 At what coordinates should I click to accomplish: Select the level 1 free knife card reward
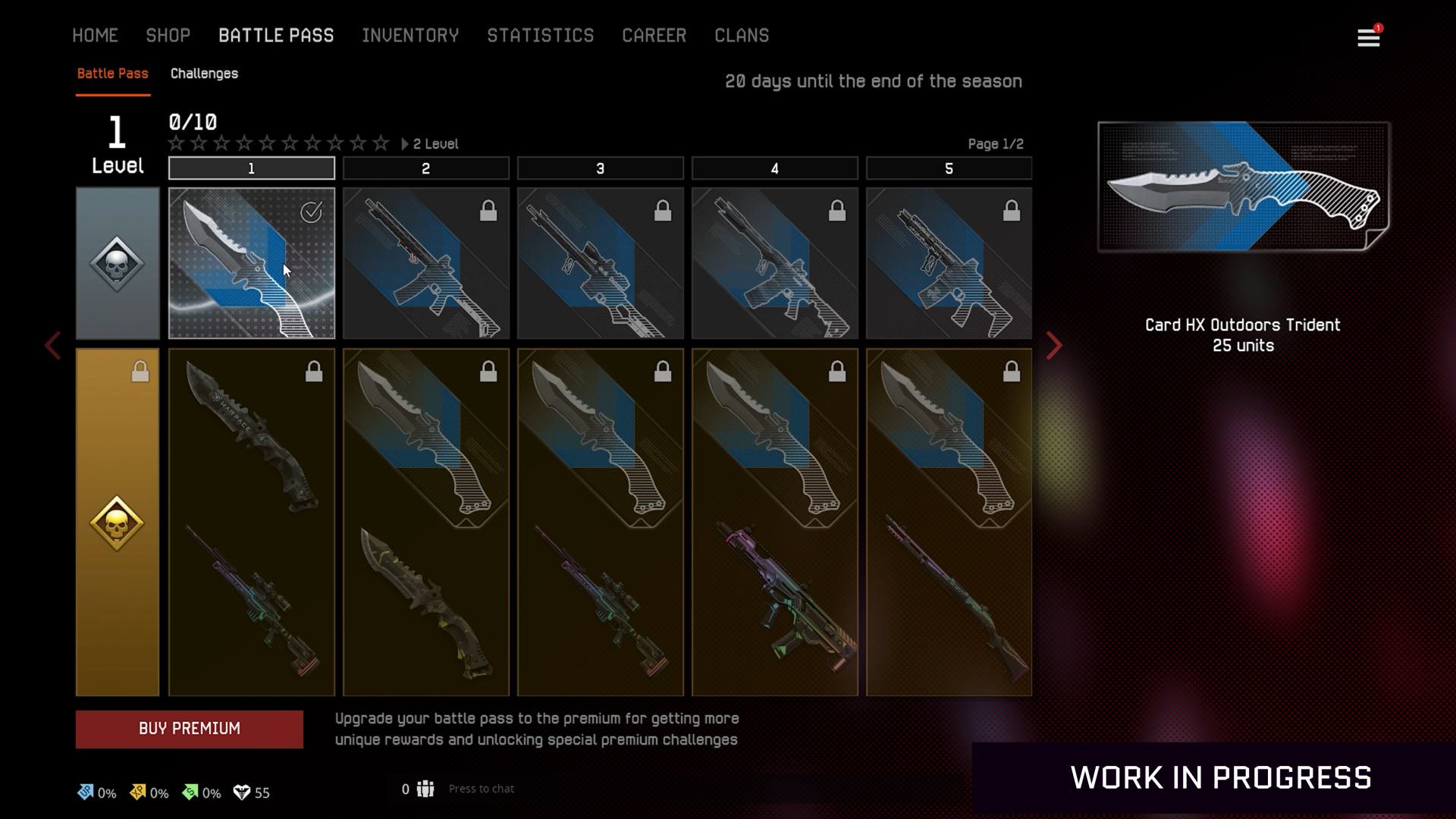click(x=251, y=262)
